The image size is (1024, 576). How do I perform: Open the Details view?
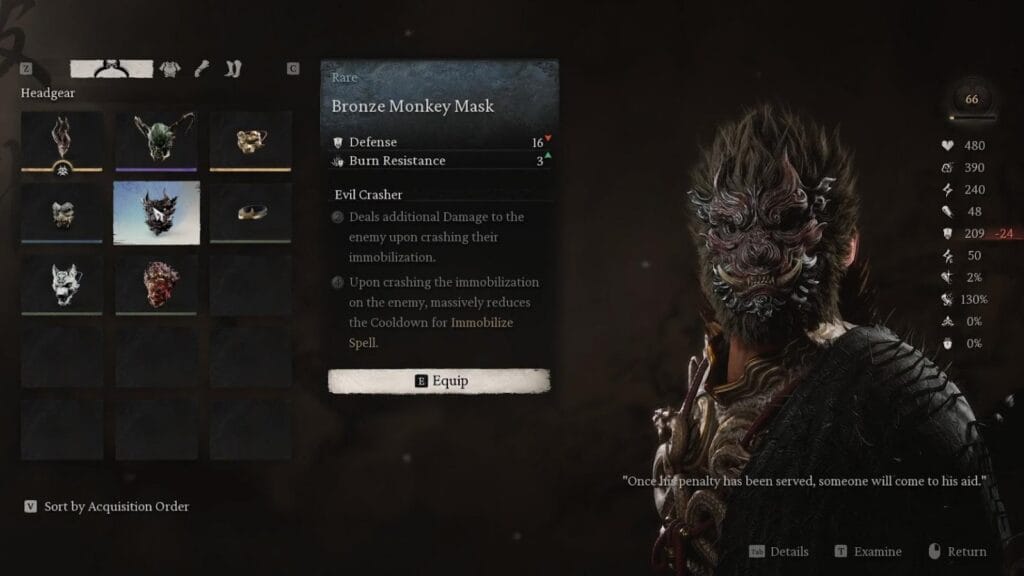pos(779,552)
